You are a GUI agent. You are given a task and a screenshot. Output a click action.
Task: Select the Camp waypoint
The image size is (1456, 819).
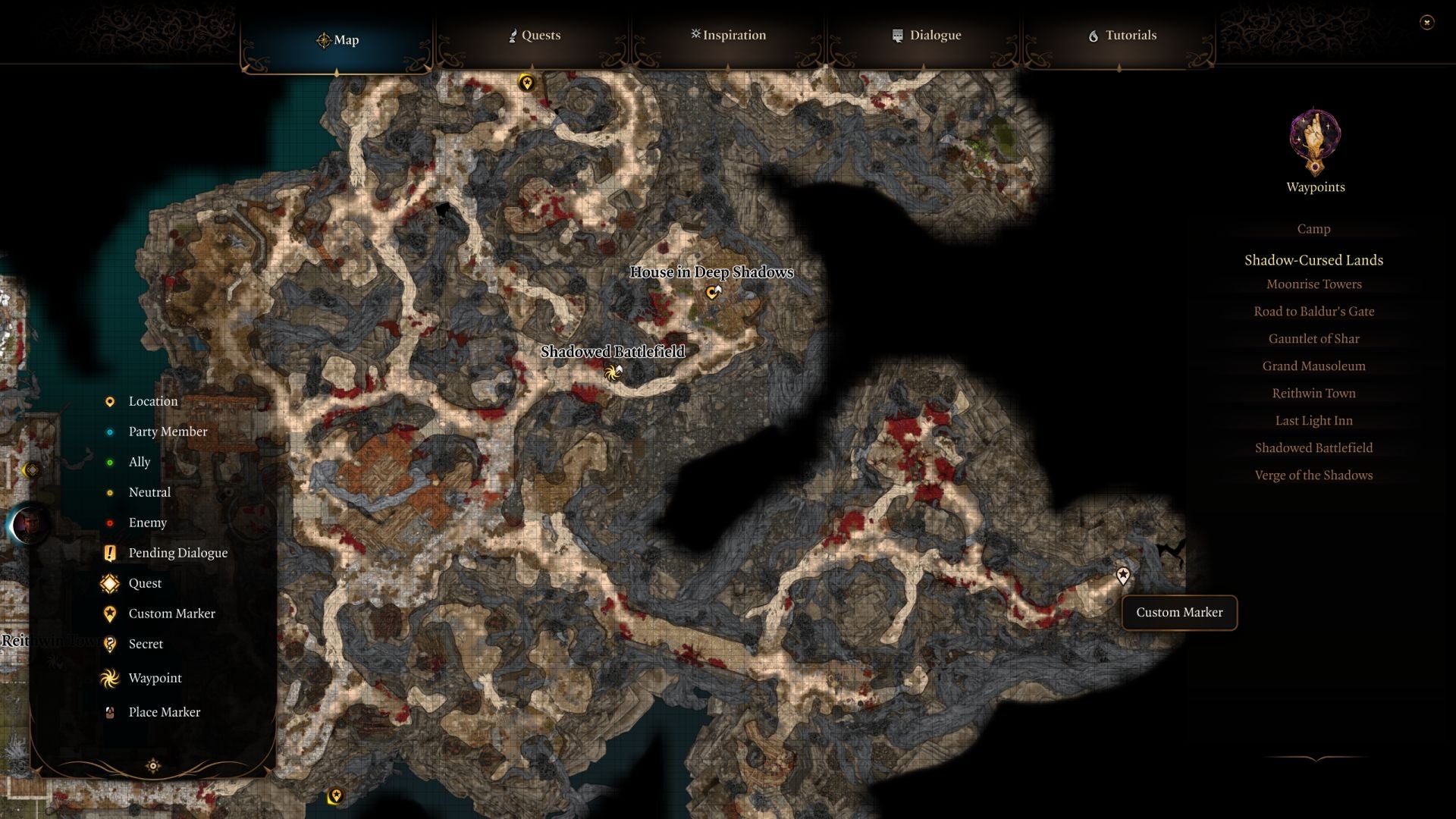click(x=1313, y=228)
